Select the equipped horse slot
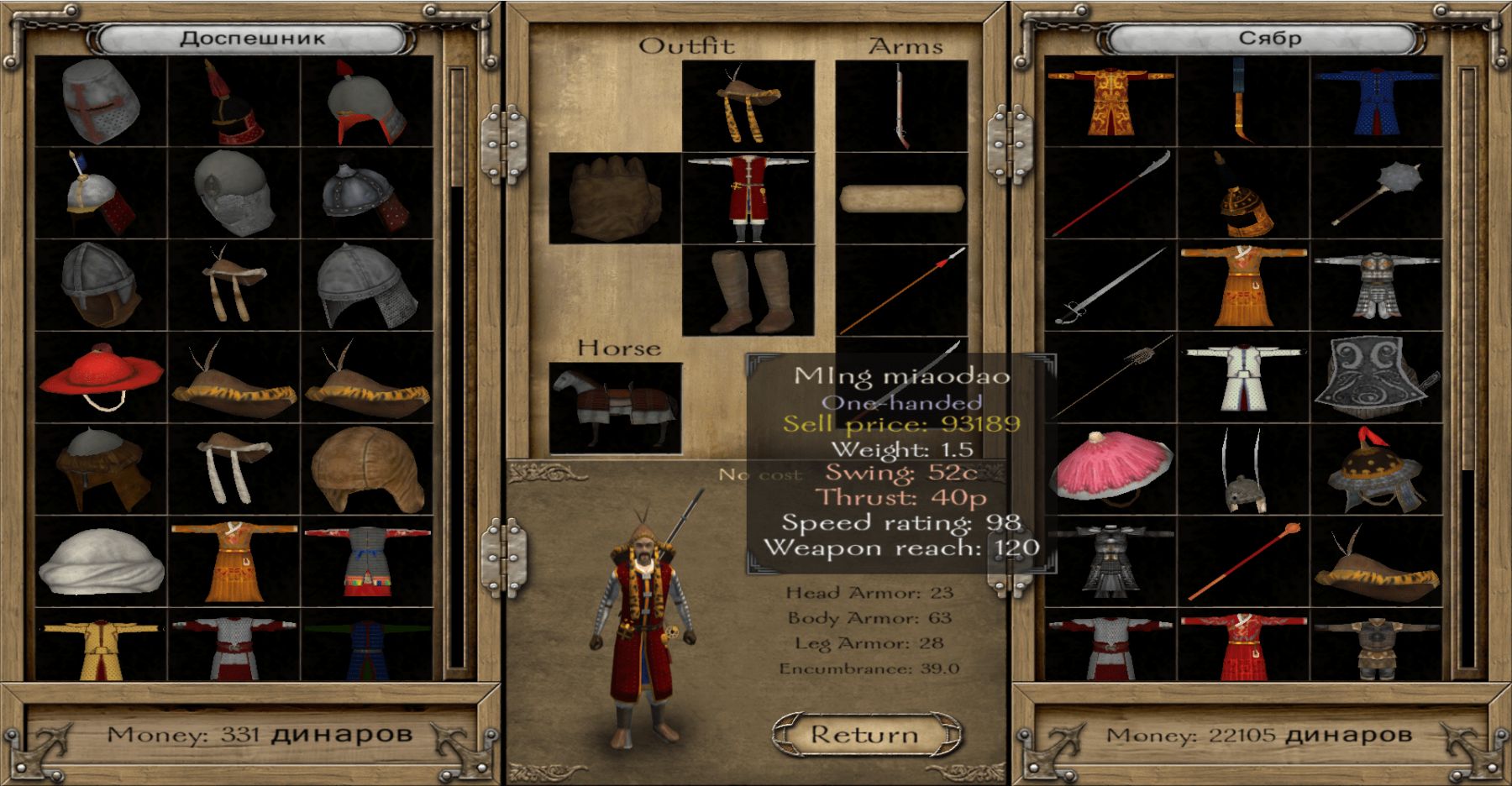1512x786 pixels. [x=615, y=408]
